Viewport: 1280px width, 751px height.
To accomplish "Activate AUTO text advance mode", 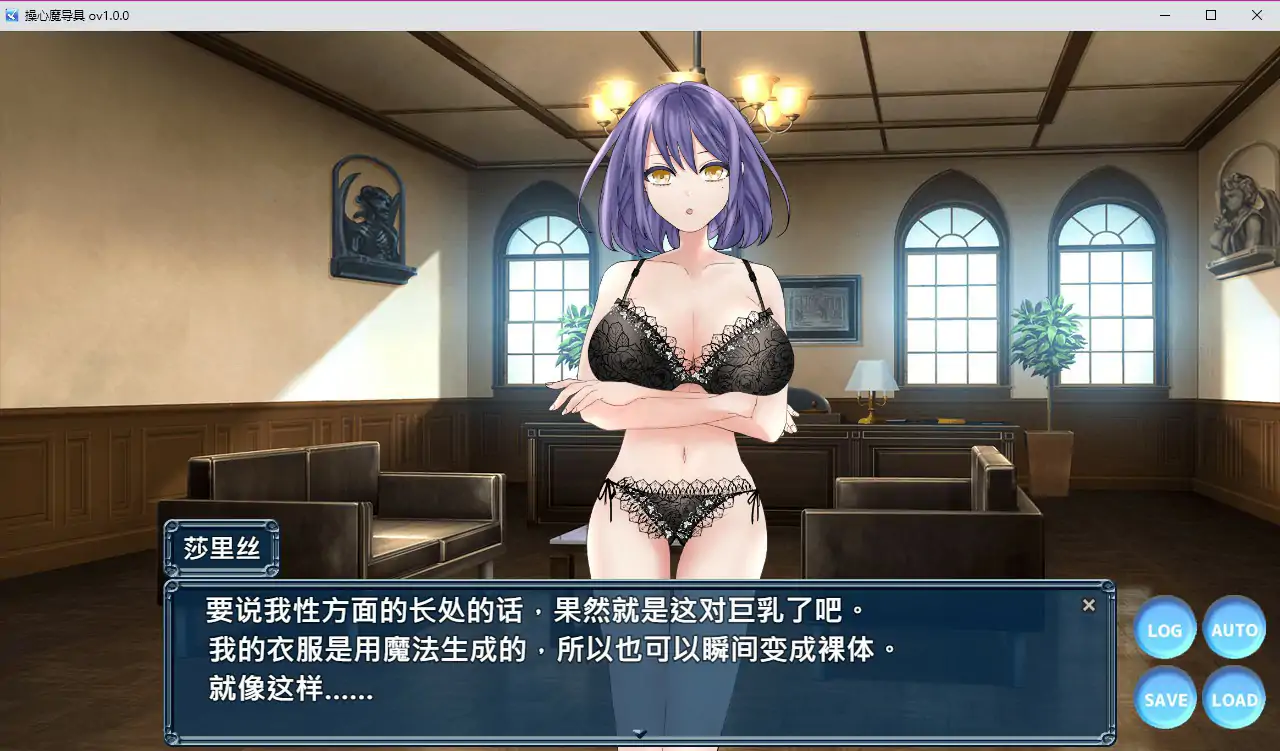I will pyautogui.click(x=1234, y=629).
